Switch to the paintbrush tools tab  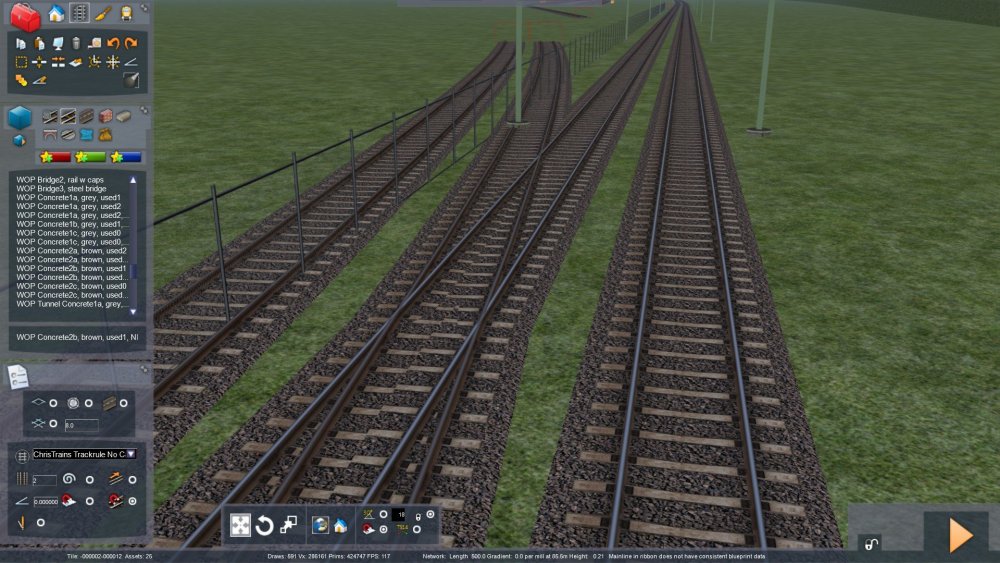pos(103,13)
